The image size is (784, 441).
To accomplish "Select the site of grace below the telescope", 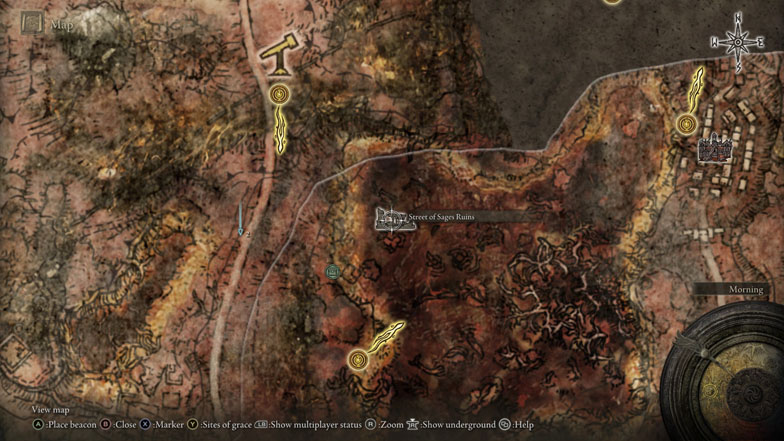I will (279, 95).
